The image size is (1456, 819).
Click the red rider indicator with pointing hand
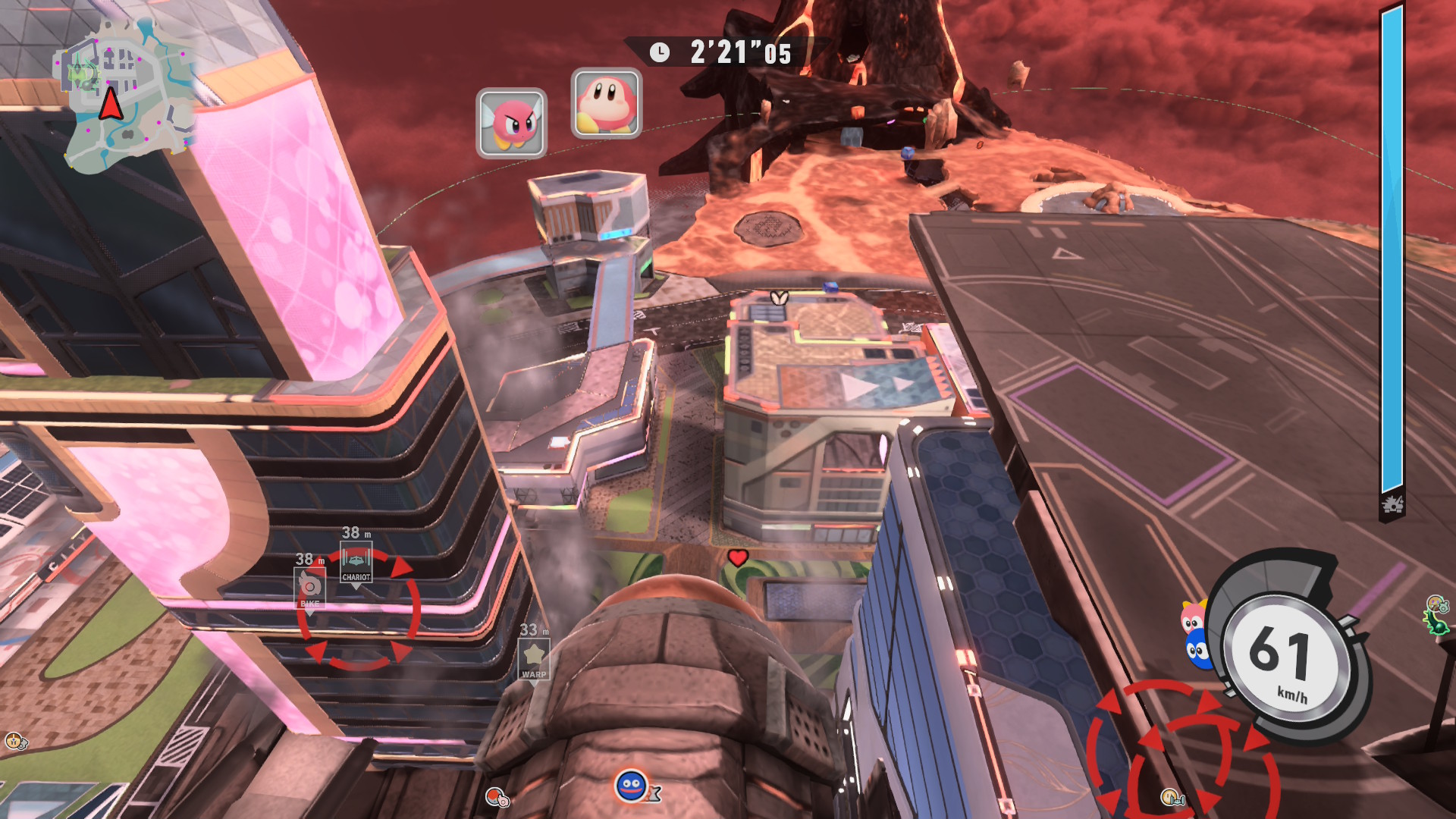pos(497,797)
